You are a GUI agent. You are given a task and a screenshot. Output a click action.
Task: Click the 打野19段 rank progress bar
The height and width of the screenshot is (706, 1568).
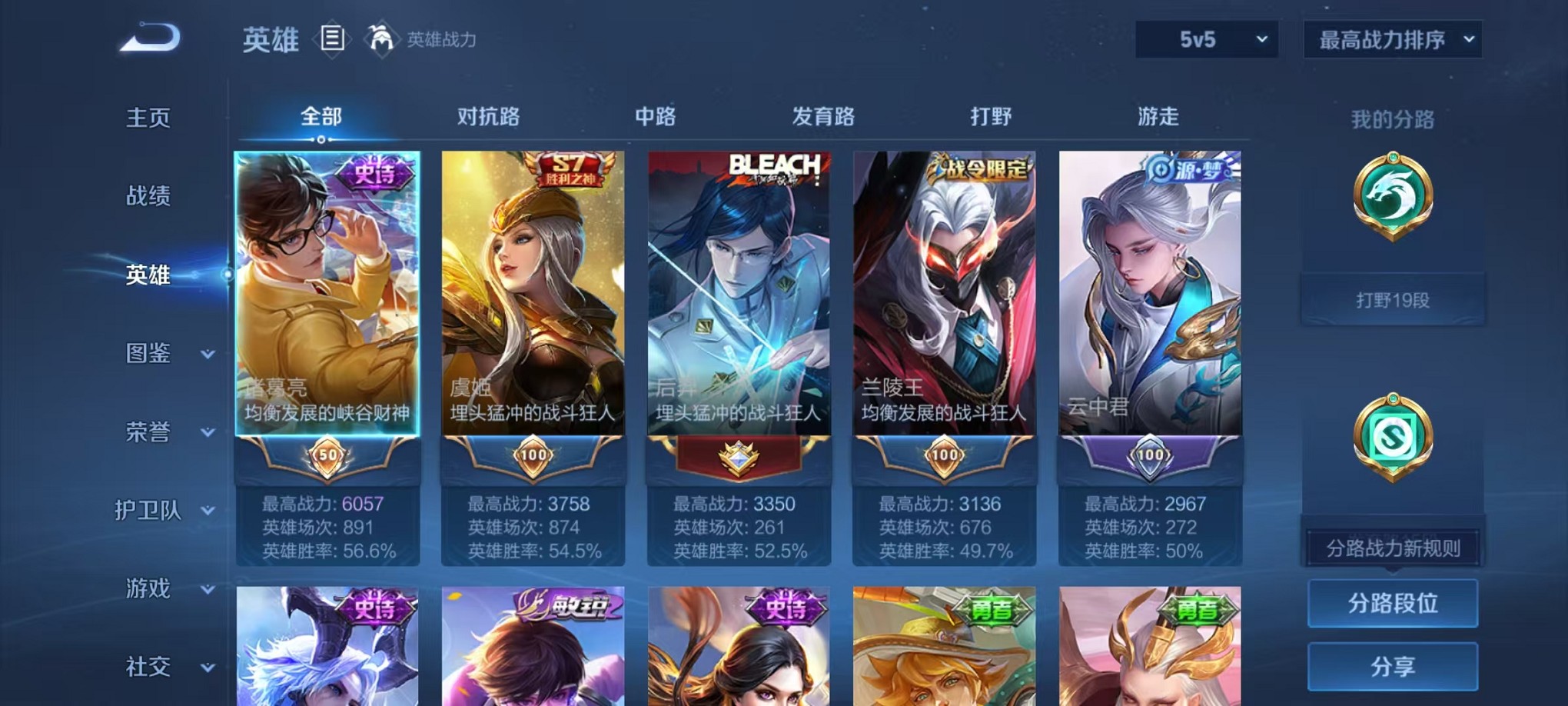pos(1393,298)
